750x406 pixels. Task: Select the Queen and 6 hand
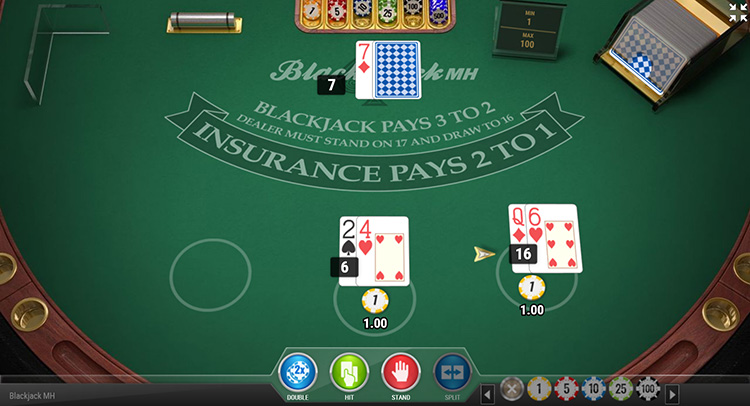pyautogui.click(x=543, y=238)
